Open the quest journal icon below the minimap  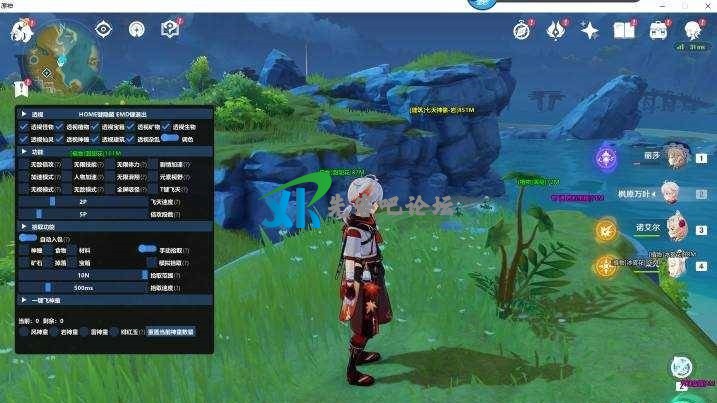point(22,89)
